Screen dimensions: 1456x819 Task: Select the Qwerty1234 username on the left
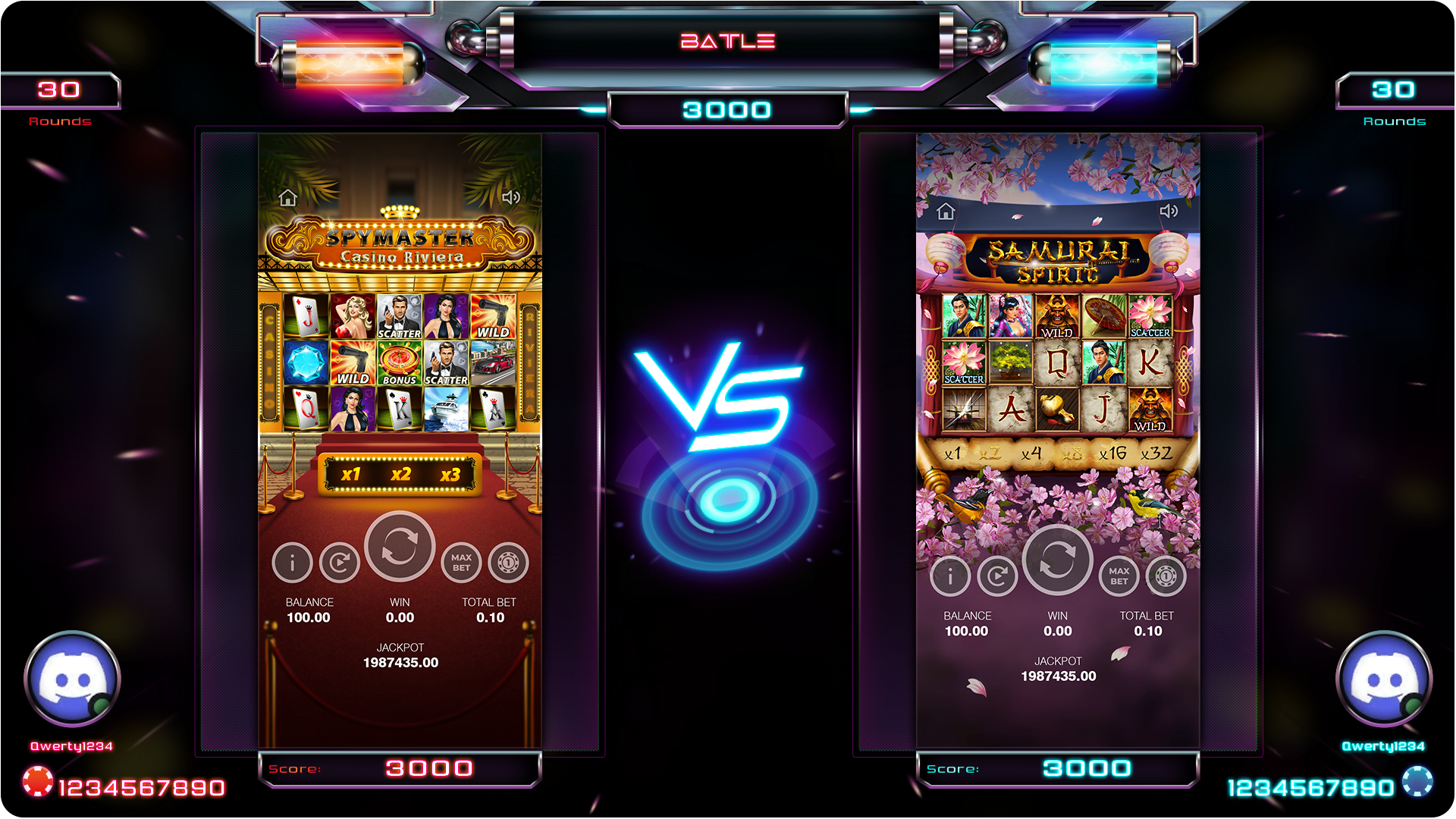[72, 746]
